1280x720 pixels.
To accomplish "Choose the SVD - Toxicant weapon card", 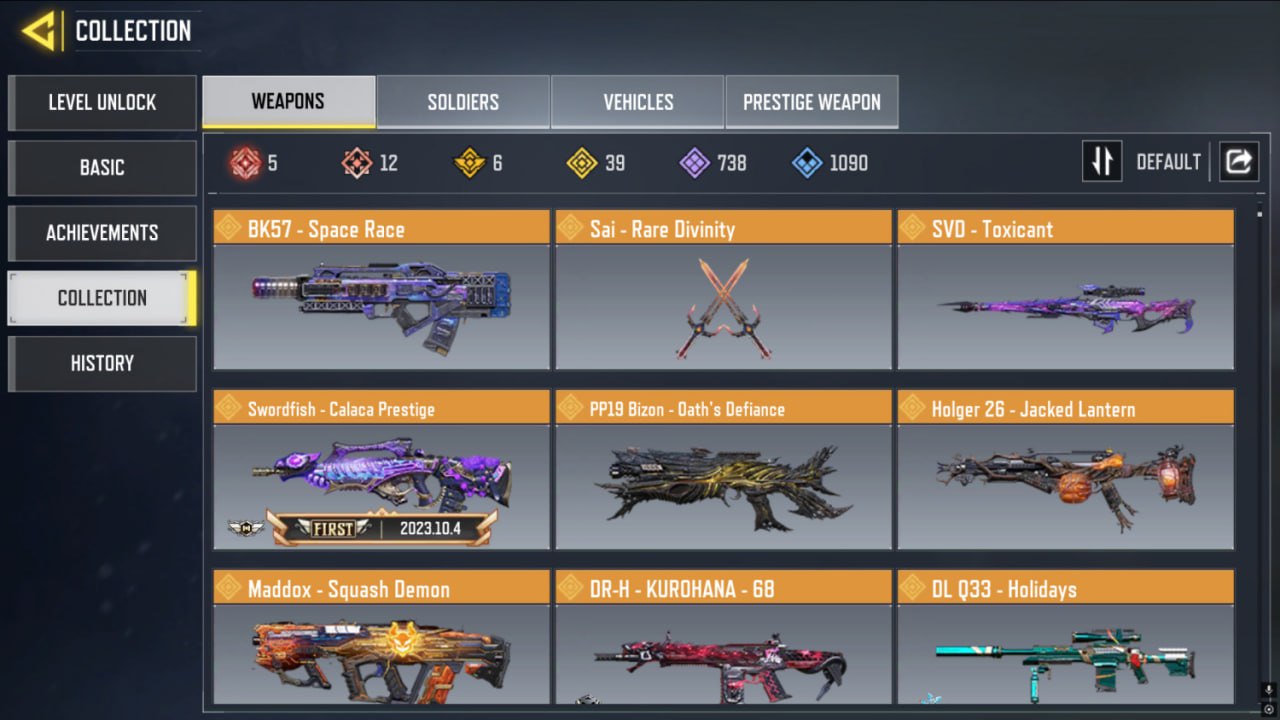I will tap(1065, 290).
